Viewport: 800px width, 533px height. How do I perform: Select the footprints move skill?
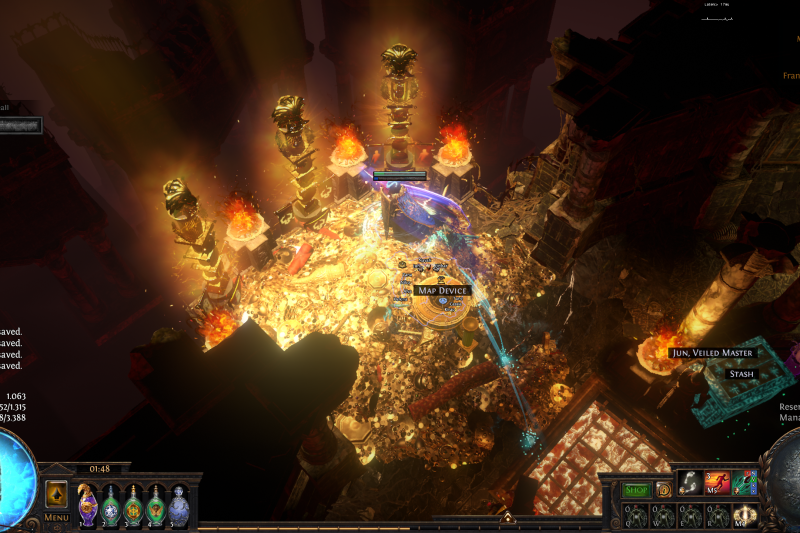[690, 483]
